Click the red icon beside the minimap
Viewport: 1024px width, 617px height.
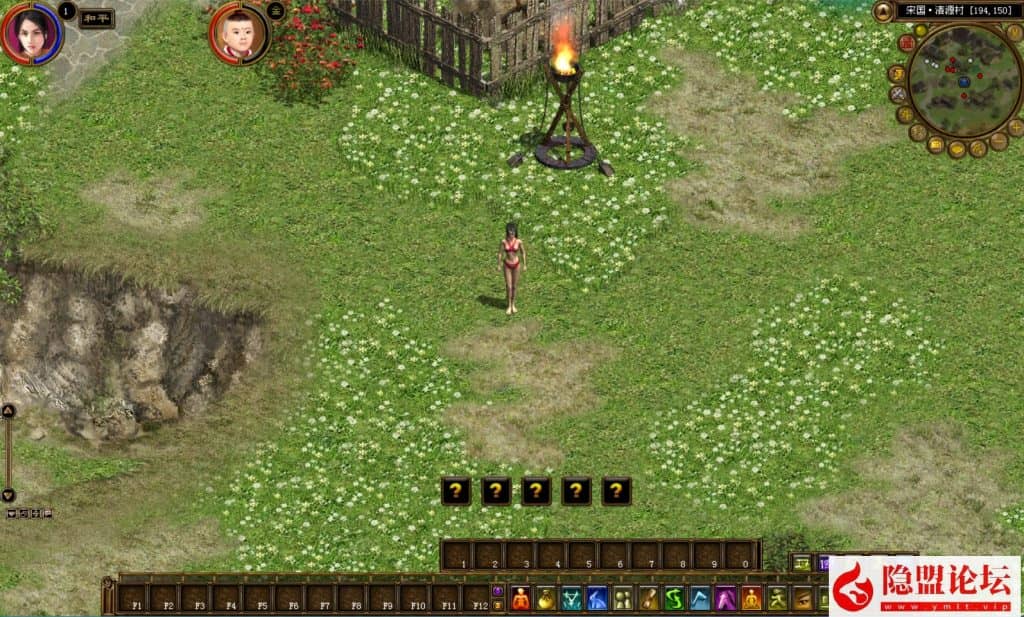(906, 43)
